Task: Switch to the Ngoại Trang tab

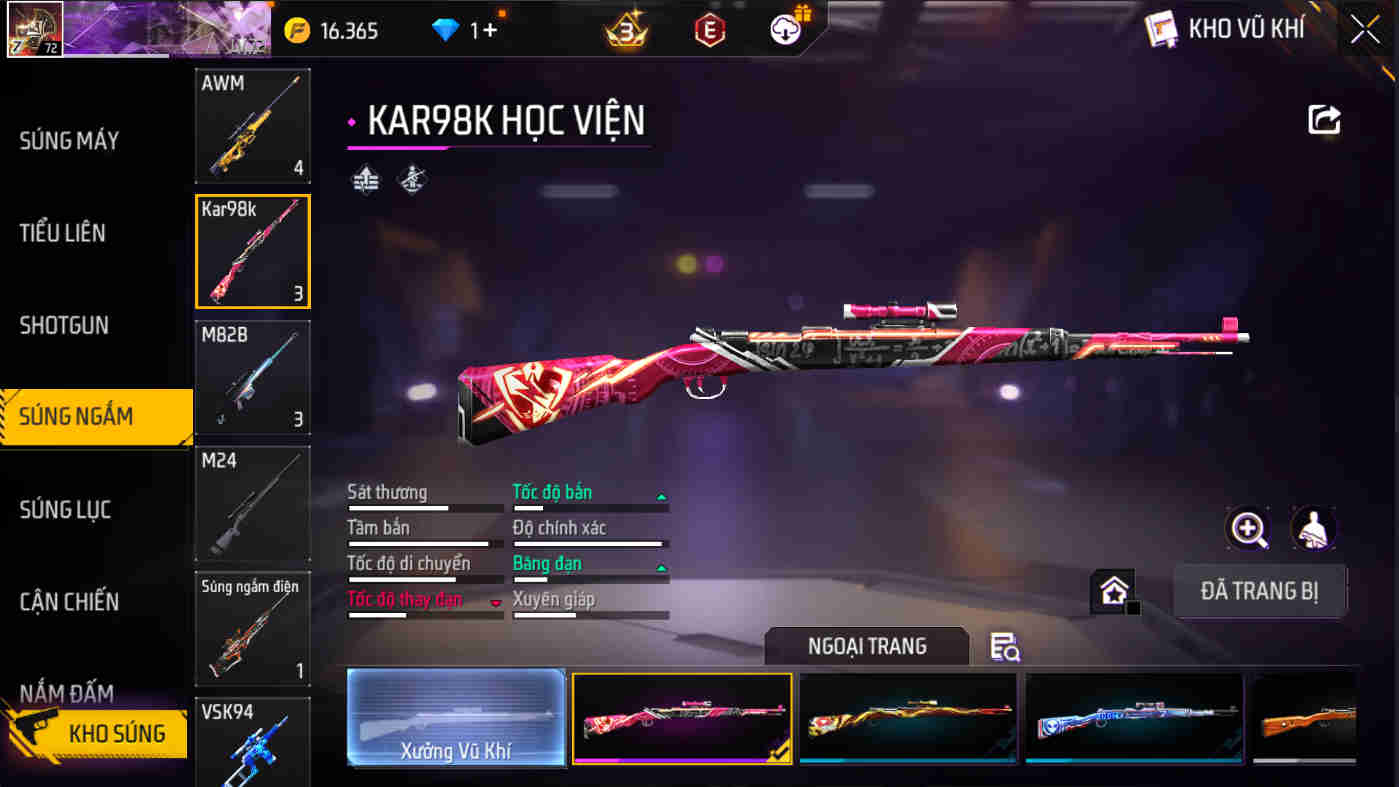Action: point(866,646)
